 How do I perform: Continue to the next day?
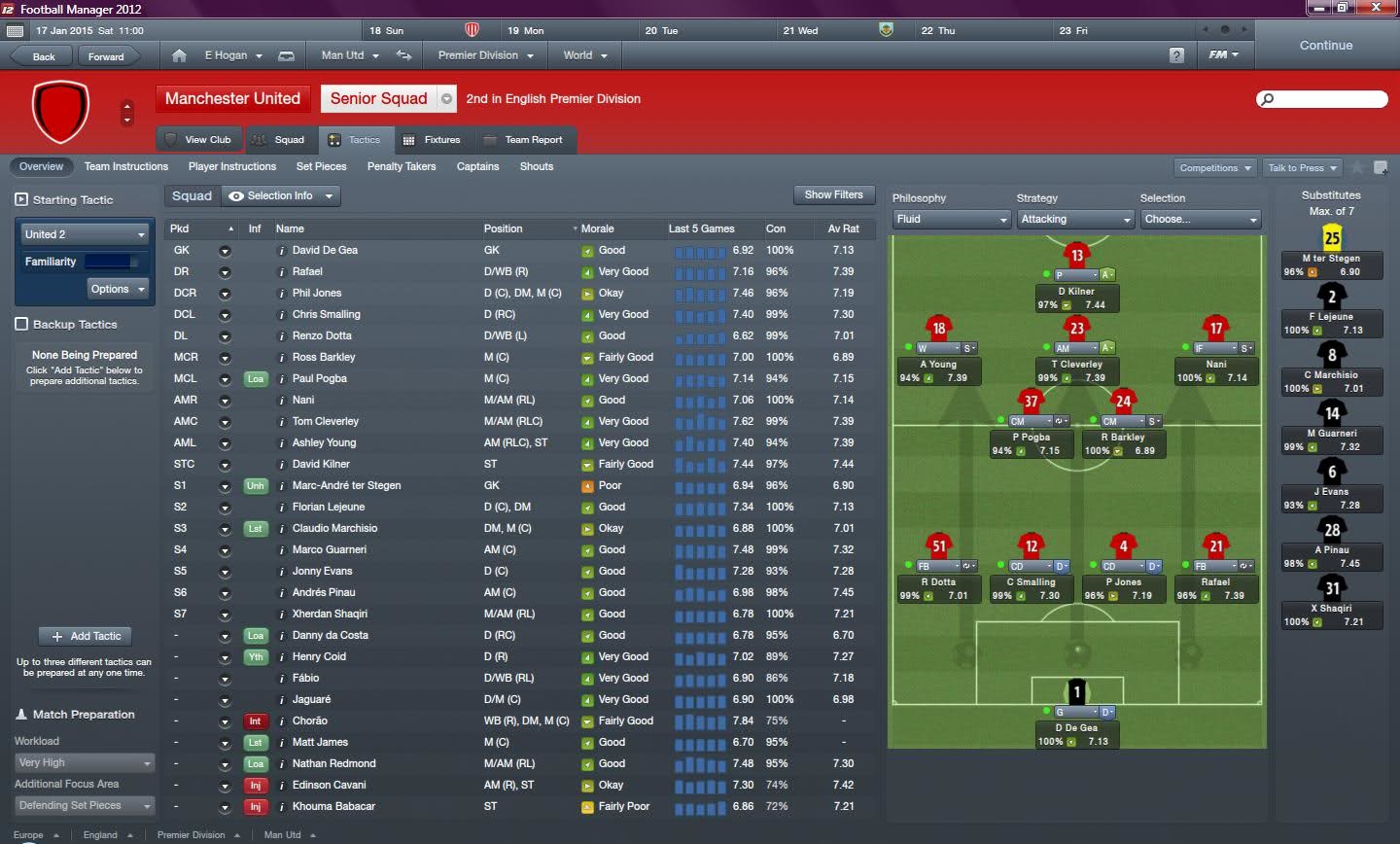click(1325, 46)
